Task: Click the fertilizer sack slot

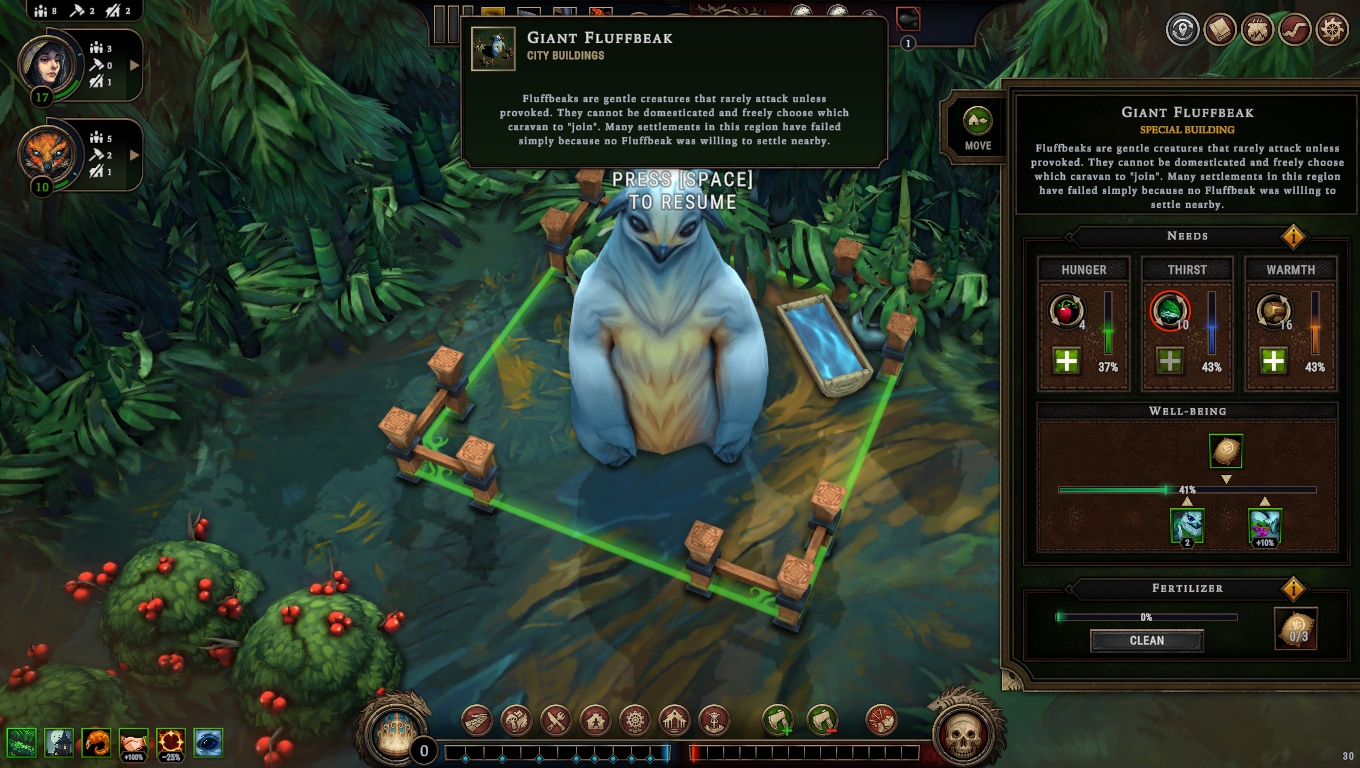Action: pos(1296,629)
